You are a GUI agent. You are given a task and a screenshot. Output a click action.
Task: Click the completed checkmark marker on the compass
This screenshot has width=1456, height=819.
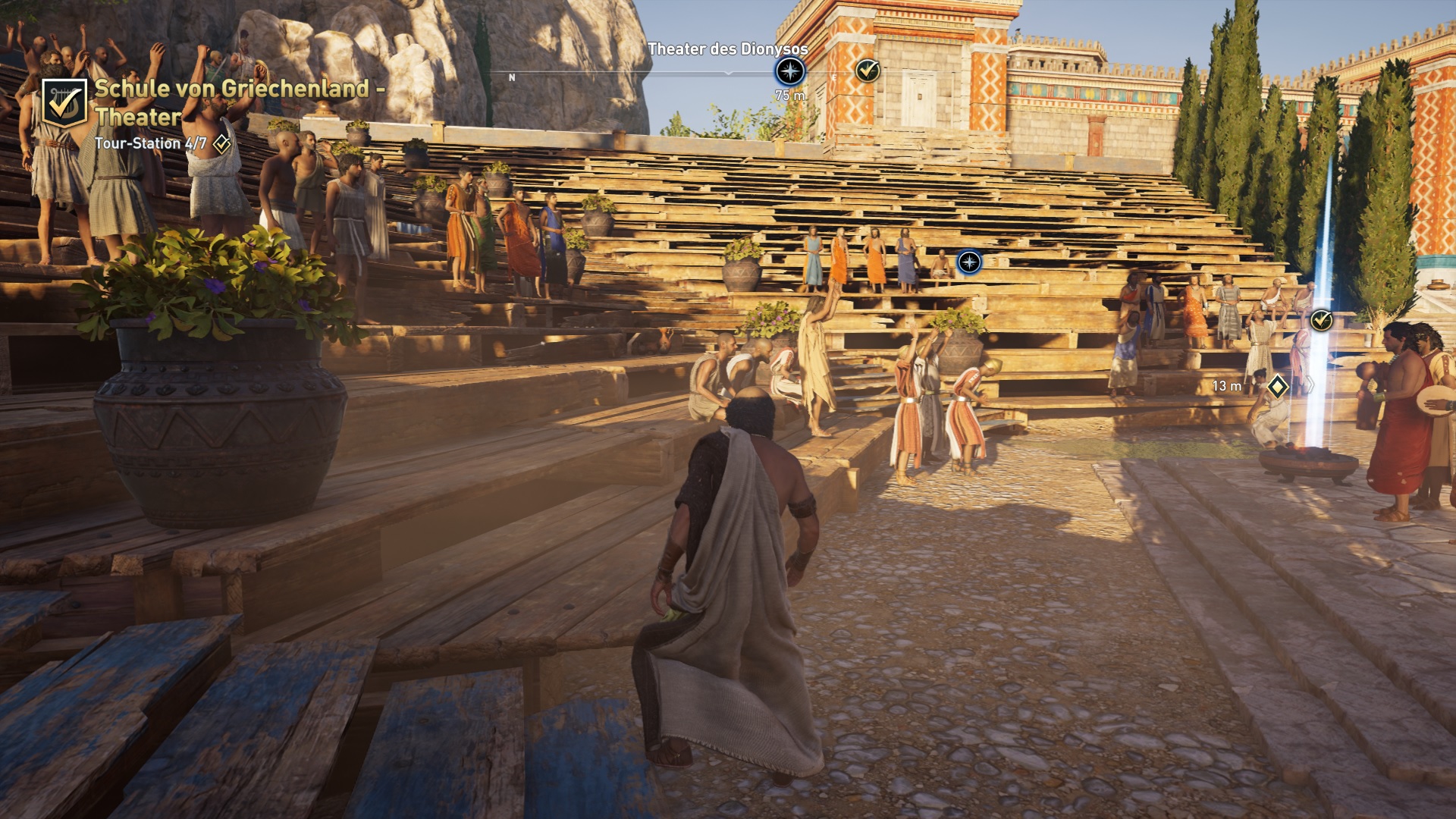tap(868, 71)
